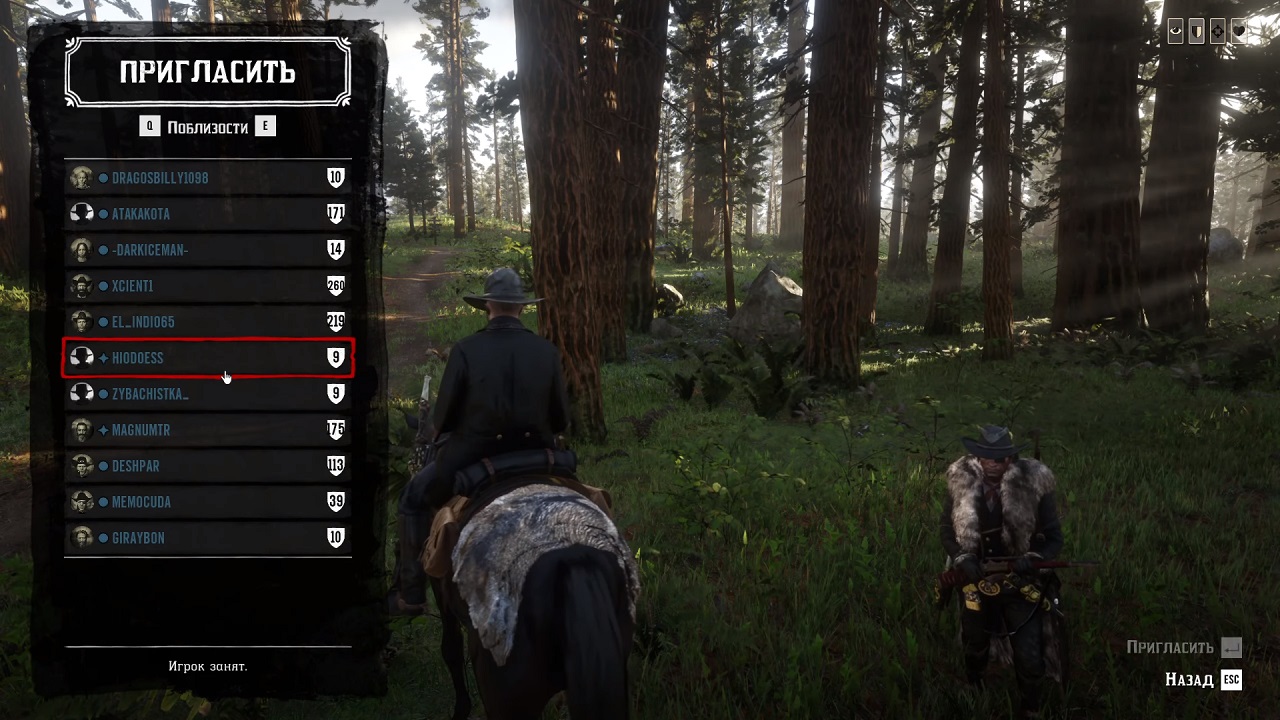Choose GIRAYBON at the list's end
Screen dimensions: 1280x720
point(208,538)
